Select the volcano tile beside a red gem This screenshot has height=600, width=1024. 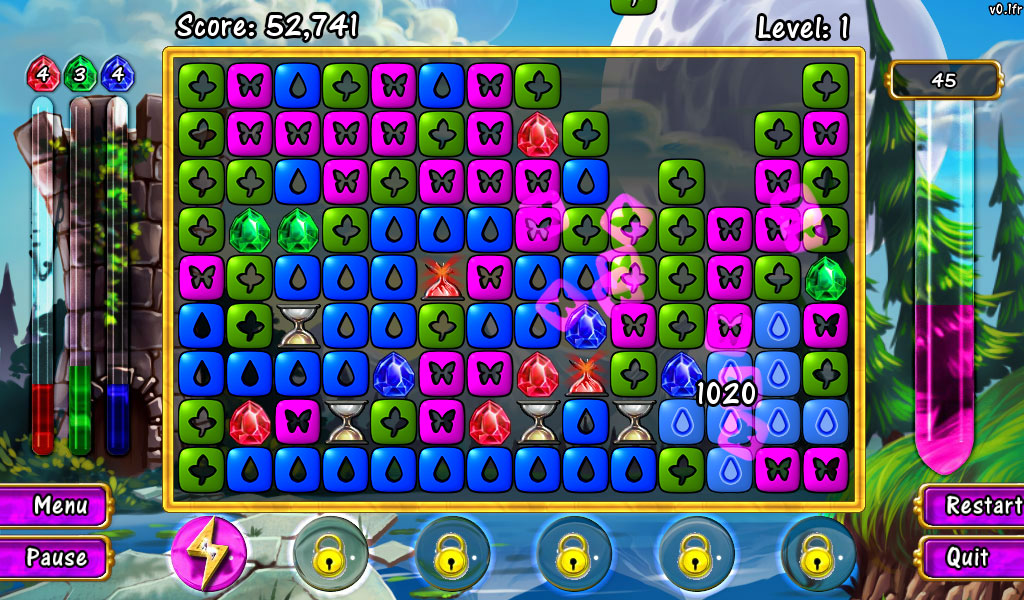[585, 374]
